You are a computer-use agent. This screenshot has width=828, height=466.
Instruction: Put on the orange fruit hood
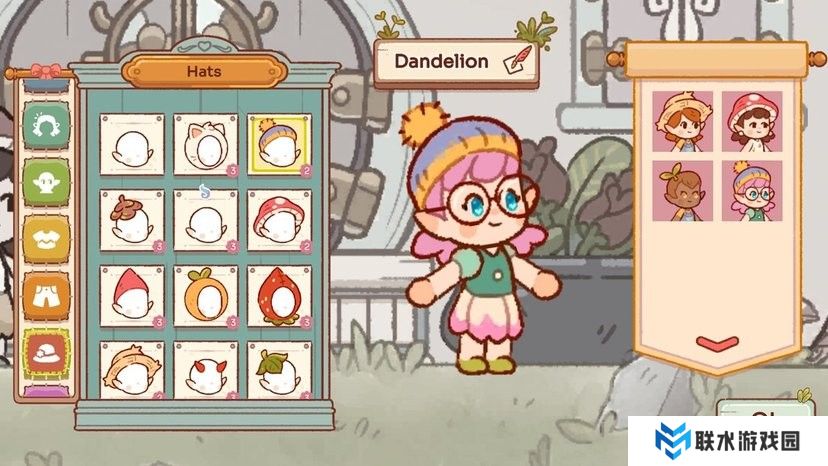pyautogui.click(x=205, y=296)
